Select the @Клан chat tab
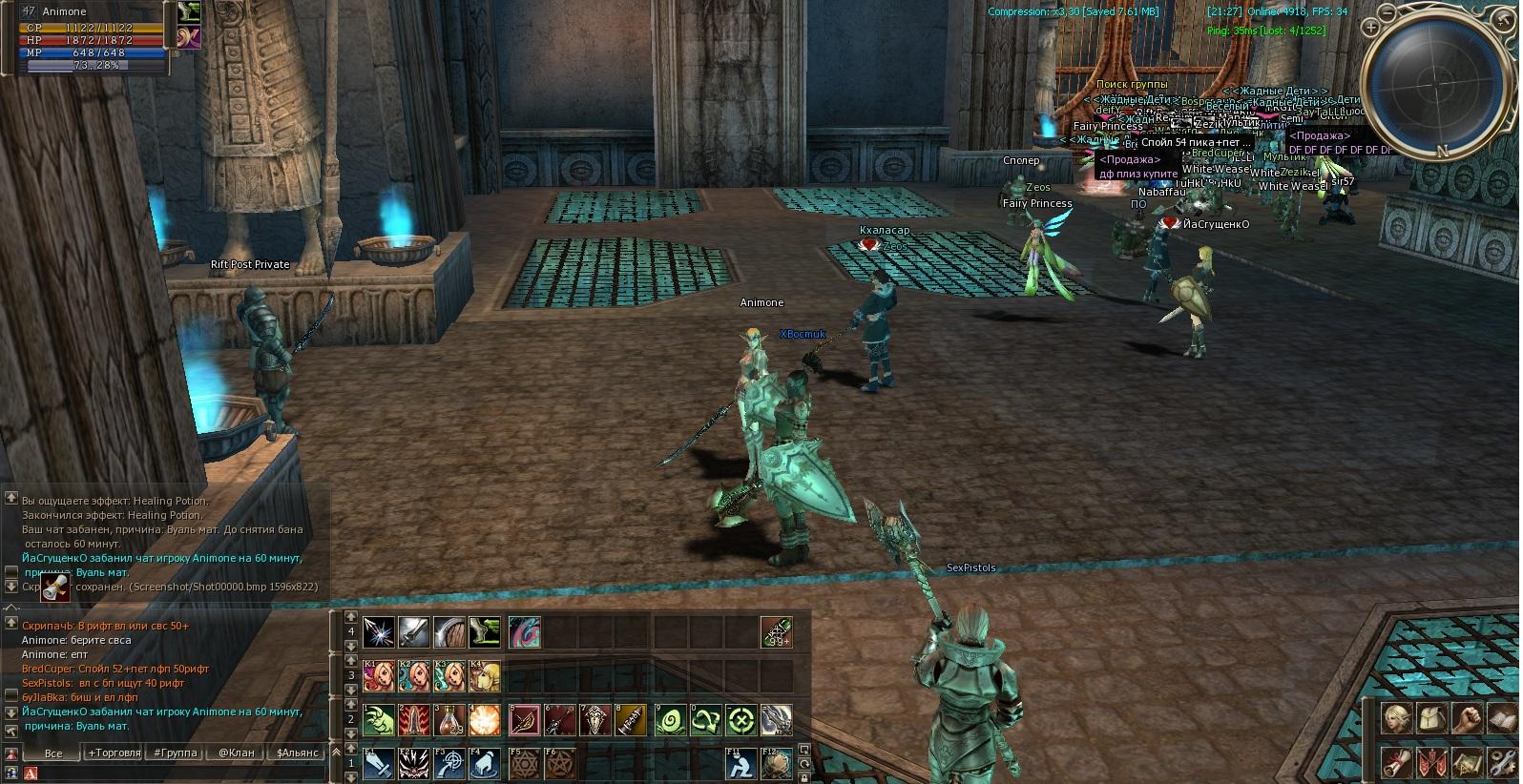Screen dimensions: 1523x784 pyautogui.click(x=236, y=753)
